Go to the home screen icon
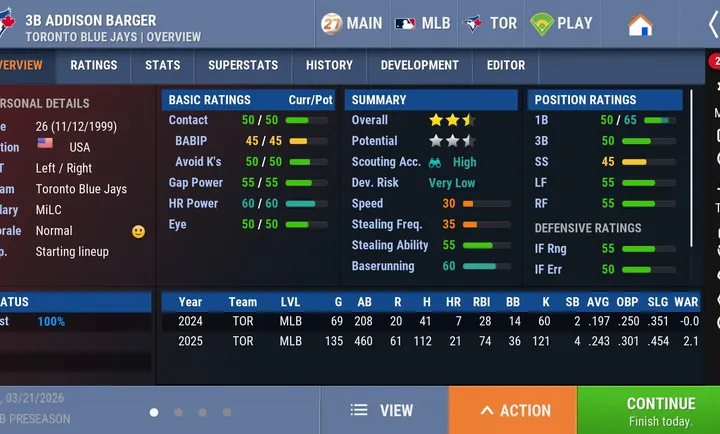The width and height of the screenshot is (720, 434). (x=640, y=24)
